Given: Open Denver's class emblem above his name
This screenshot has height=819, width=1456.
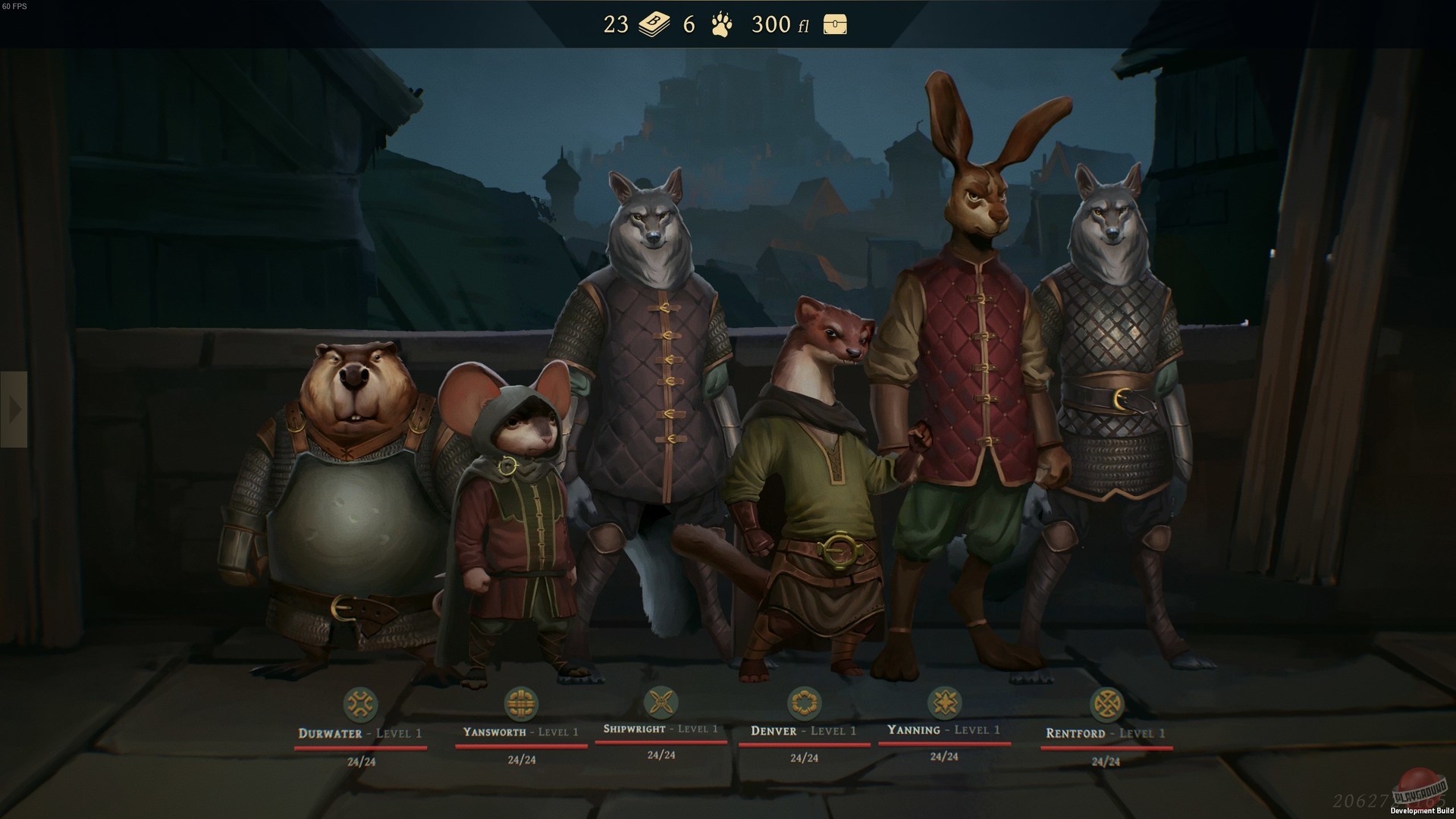Looking at the screenshot, I should click(x=803, y=701).
